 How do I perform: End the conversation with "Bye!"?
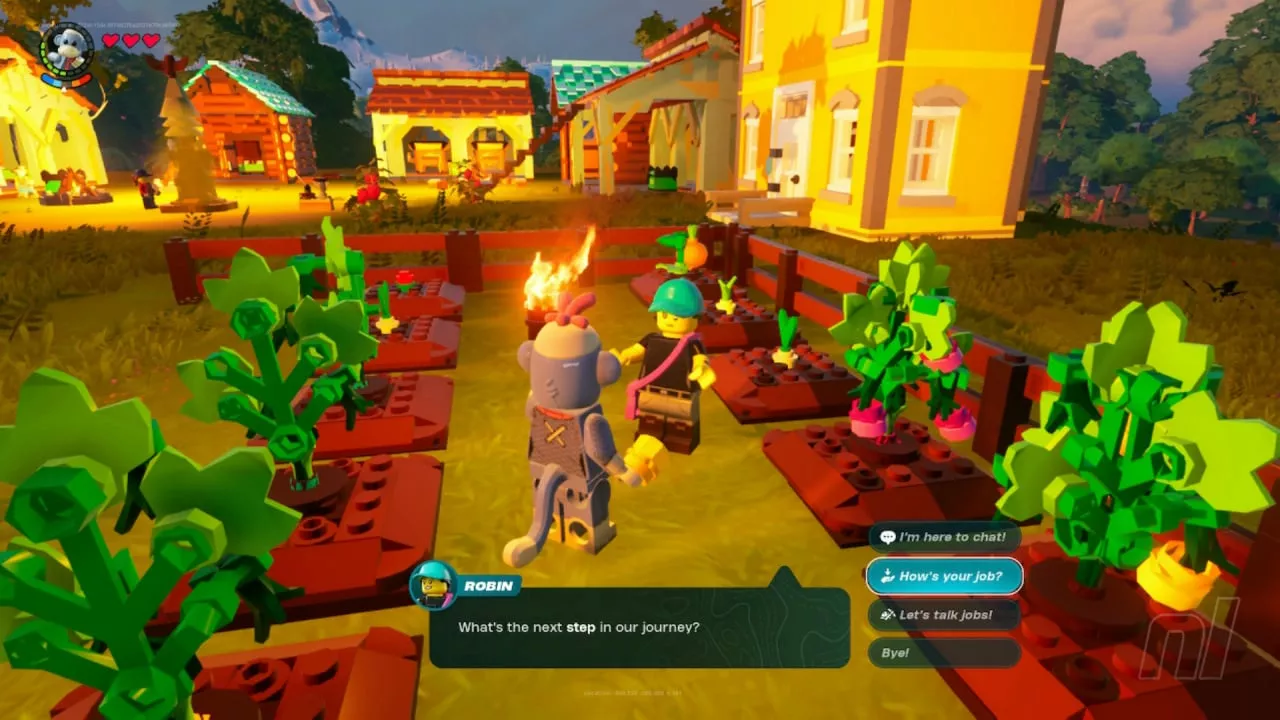pos(944,653)
